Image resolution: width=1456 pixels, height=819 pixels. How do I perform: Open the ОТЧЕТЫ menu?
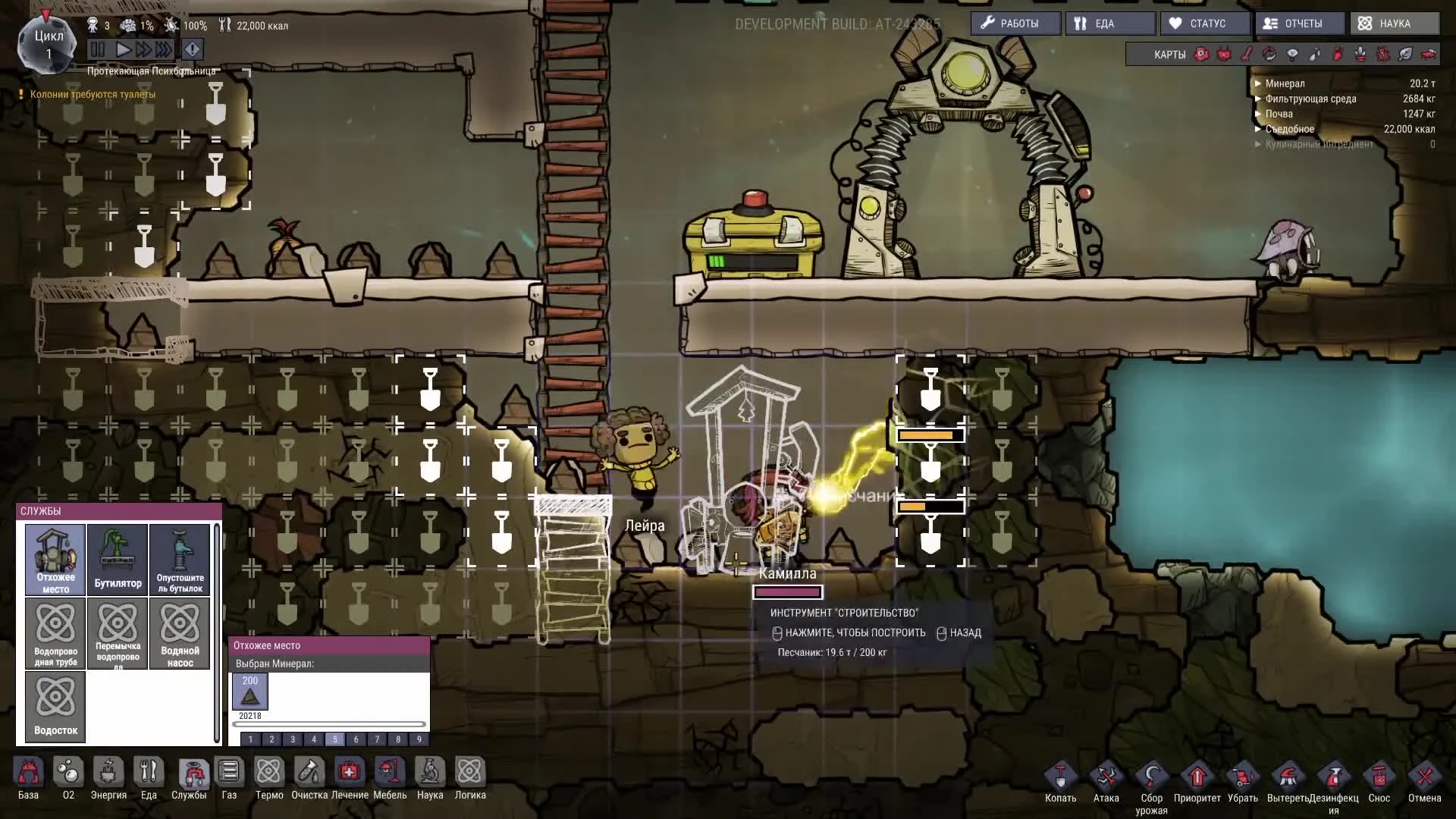1300,24
